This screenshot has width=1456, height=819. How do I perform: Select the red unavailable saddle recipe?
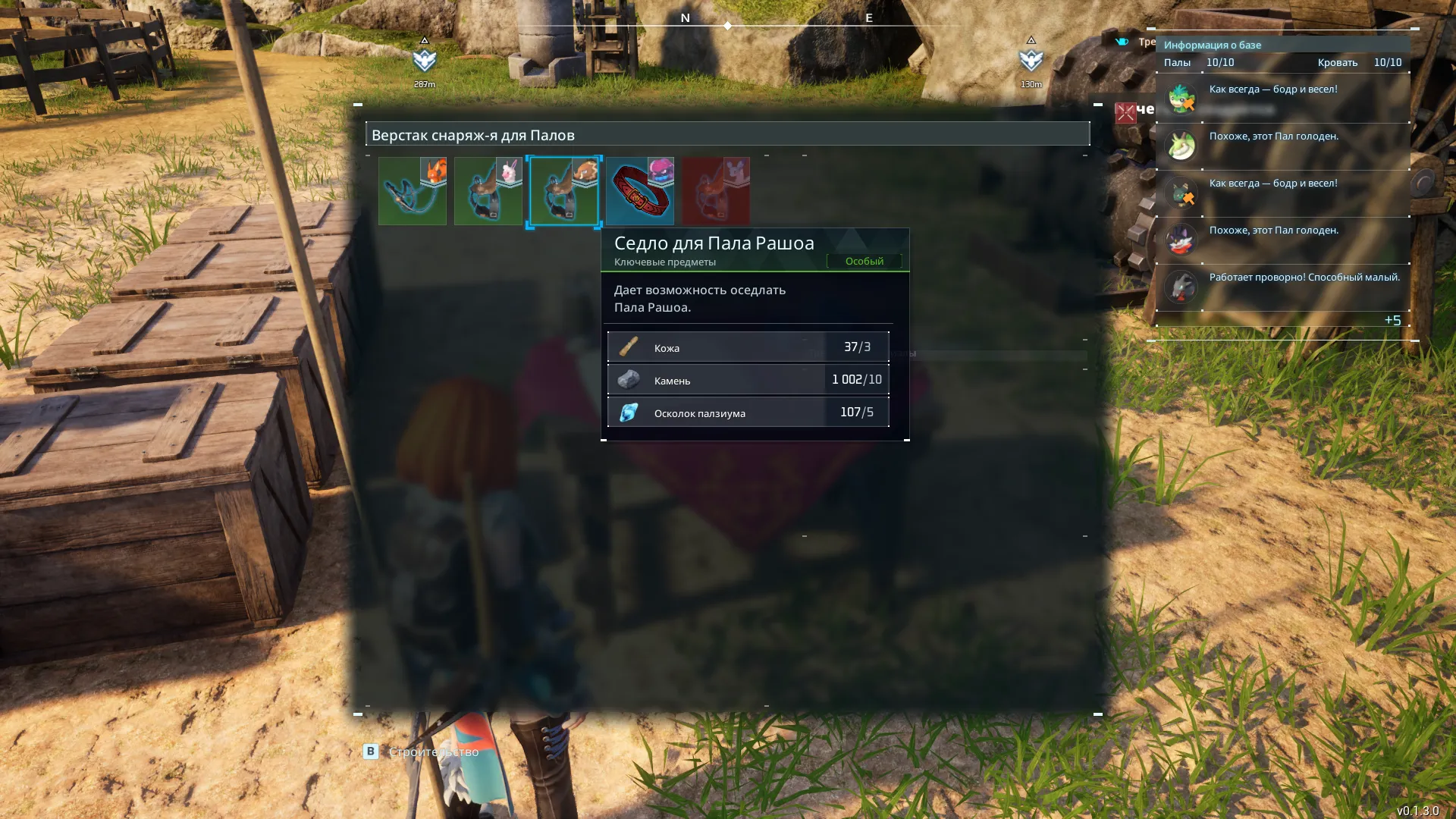coord(716,191)
